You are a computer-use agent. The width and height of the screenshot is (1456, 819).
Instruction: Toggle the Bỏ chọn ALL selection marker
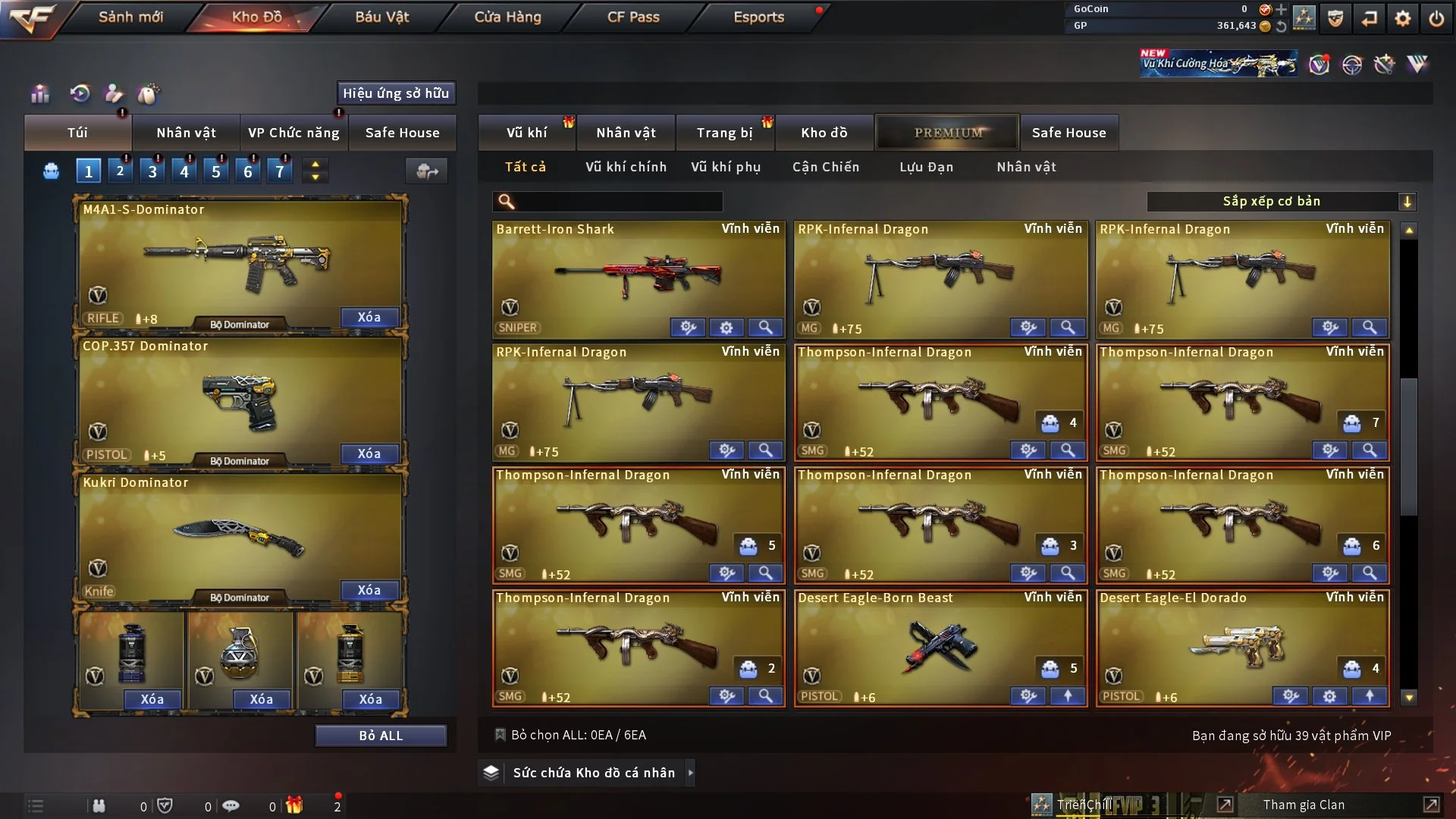click(500, 735)
